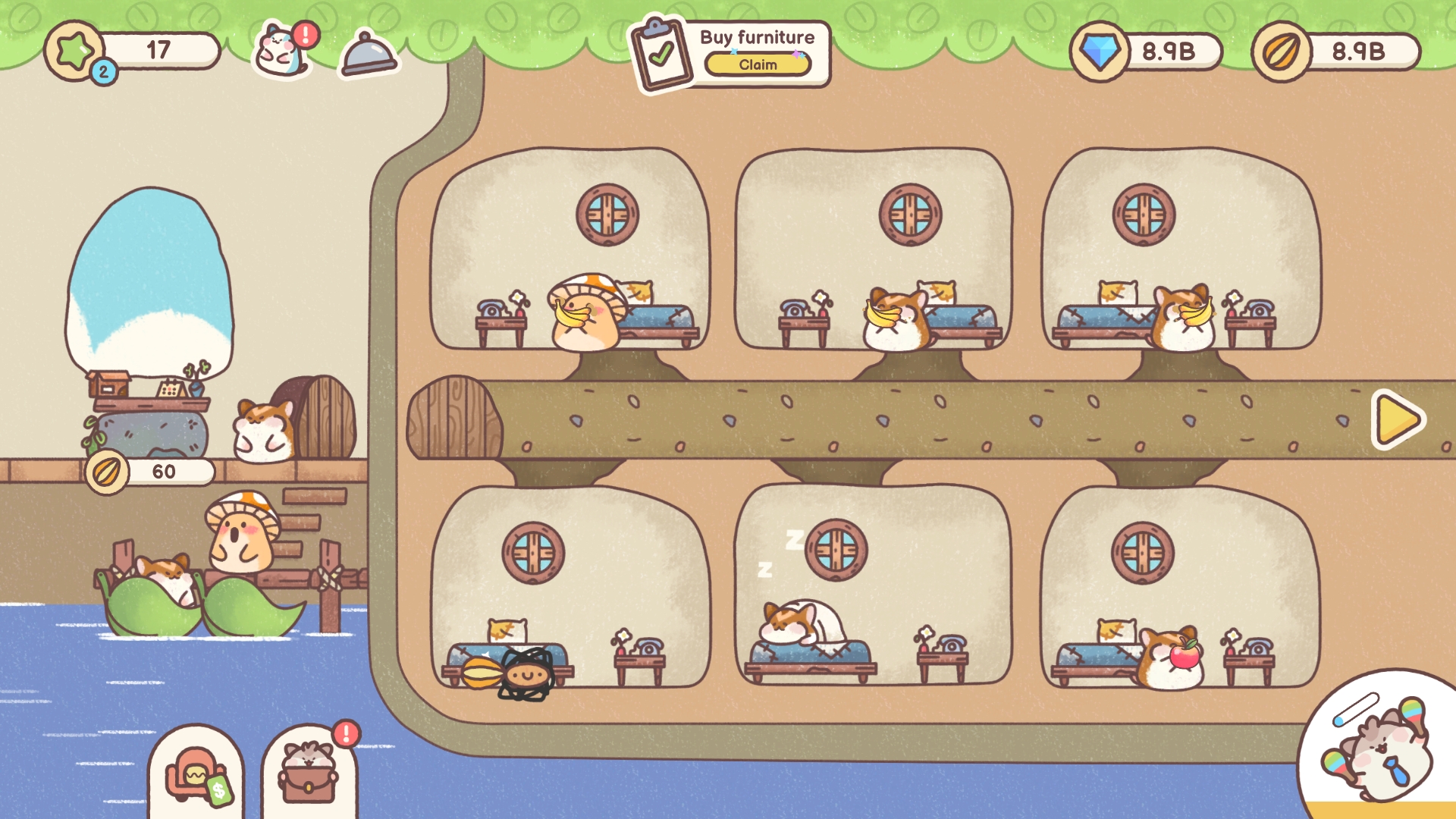This screenshot has height=819, width=1456.
Task: Open the blue diamond currency counter
Action: pos(1145,52)
